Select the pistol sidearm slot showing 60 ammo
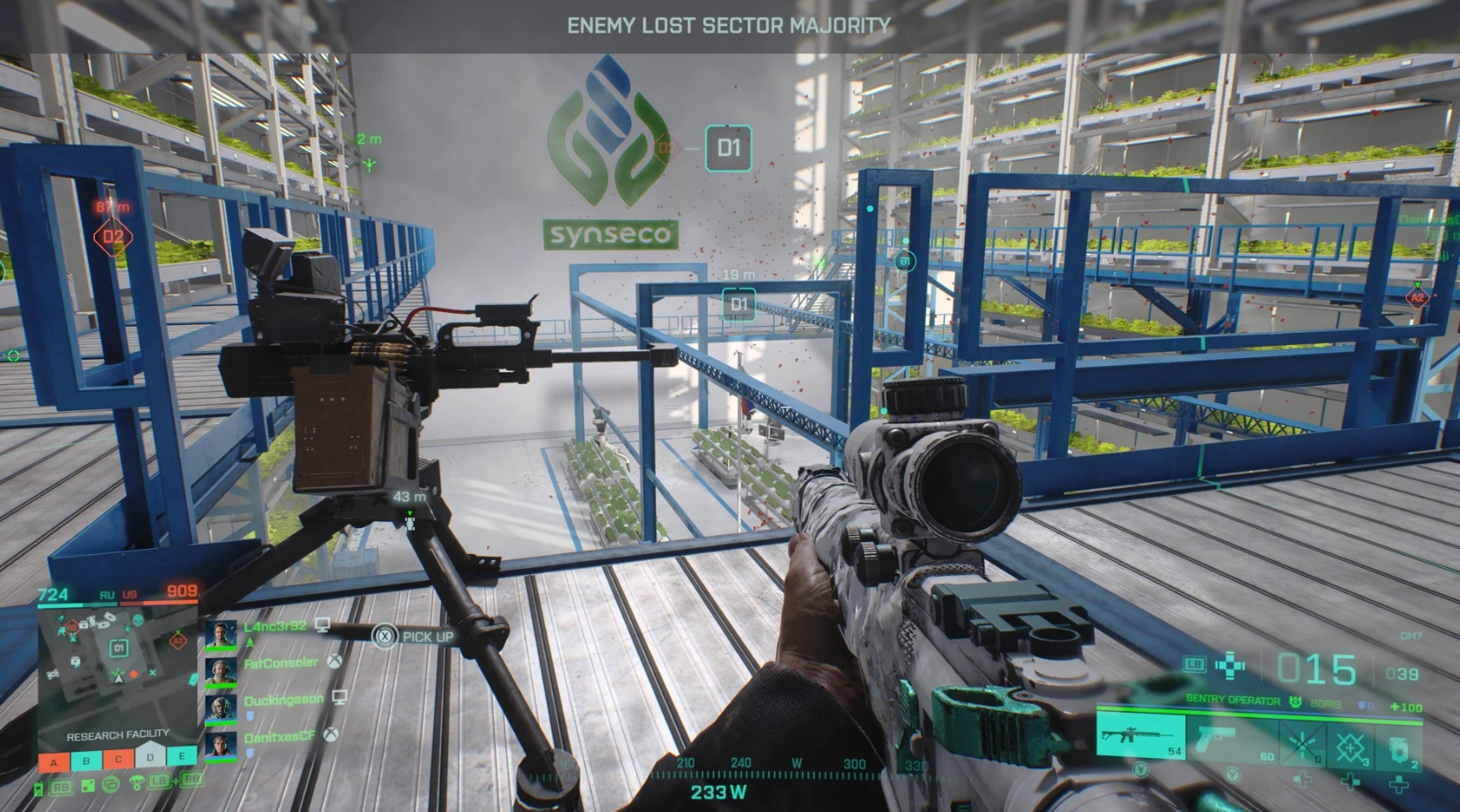Image resolution: width=1460 pixels, height=812 pixels. (x=1216, y=740)
